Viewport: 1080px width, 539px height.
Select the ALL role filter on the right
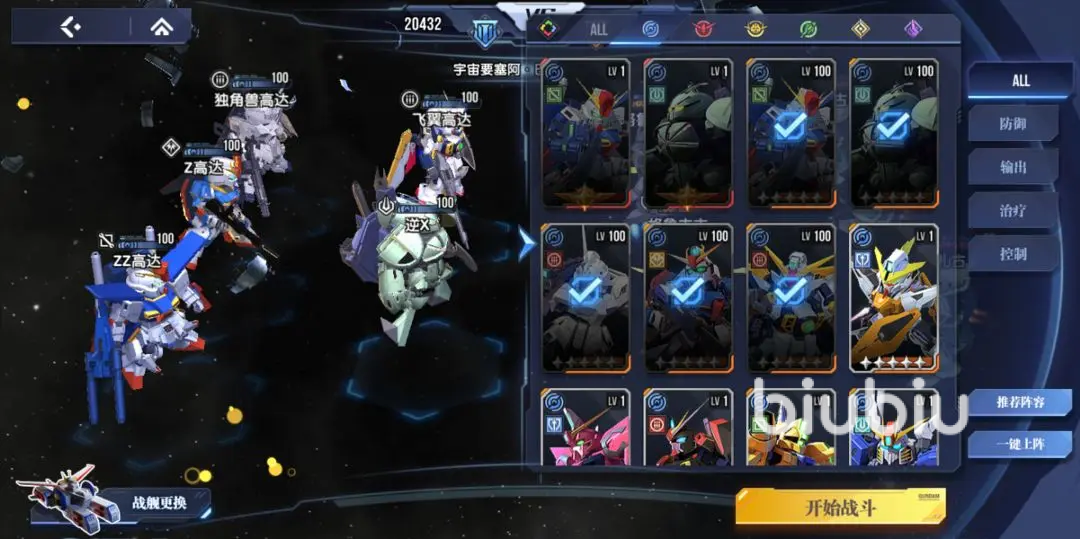point(1019,80)
